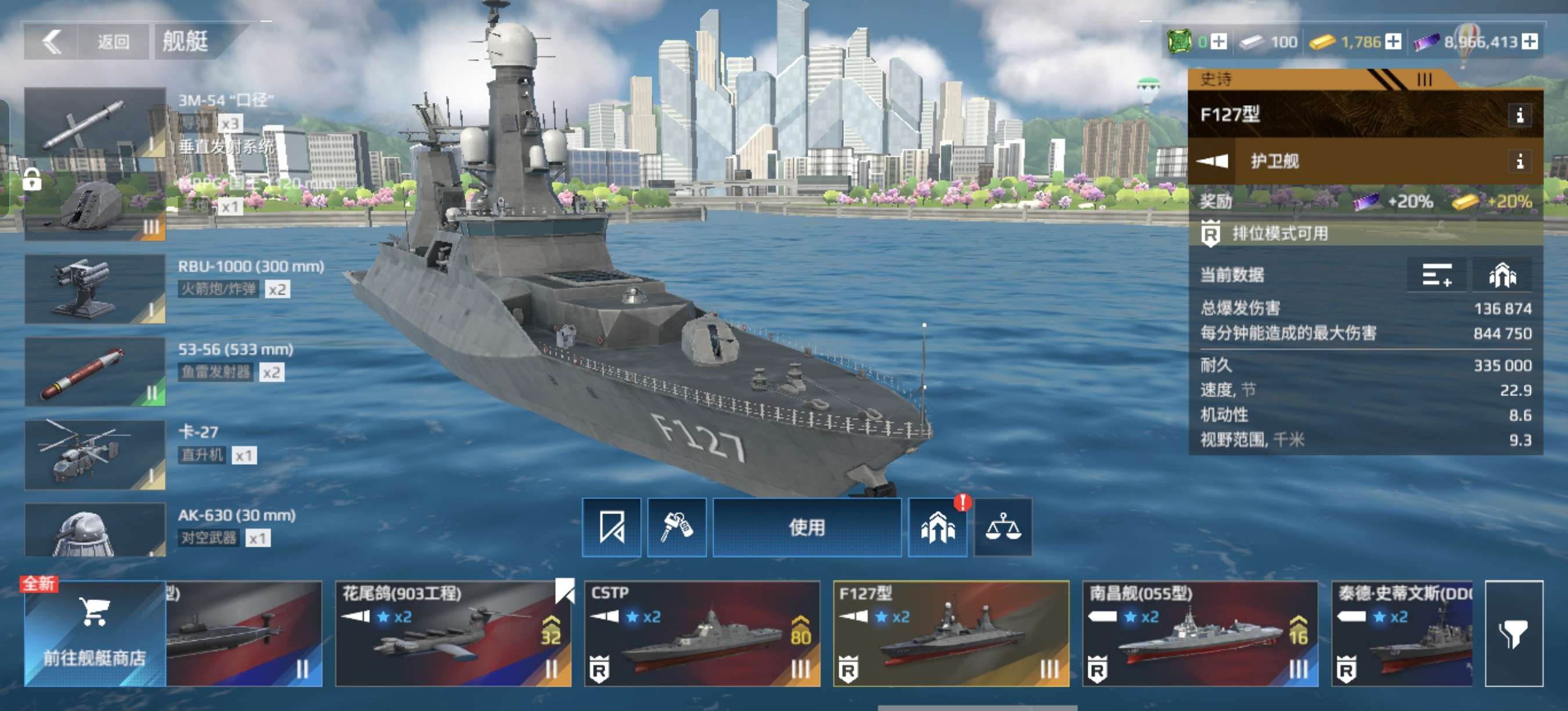Select the AK-630 anti-air weapon slot
The height and width of the screenshot is (711, 1568).
(95, 531)
